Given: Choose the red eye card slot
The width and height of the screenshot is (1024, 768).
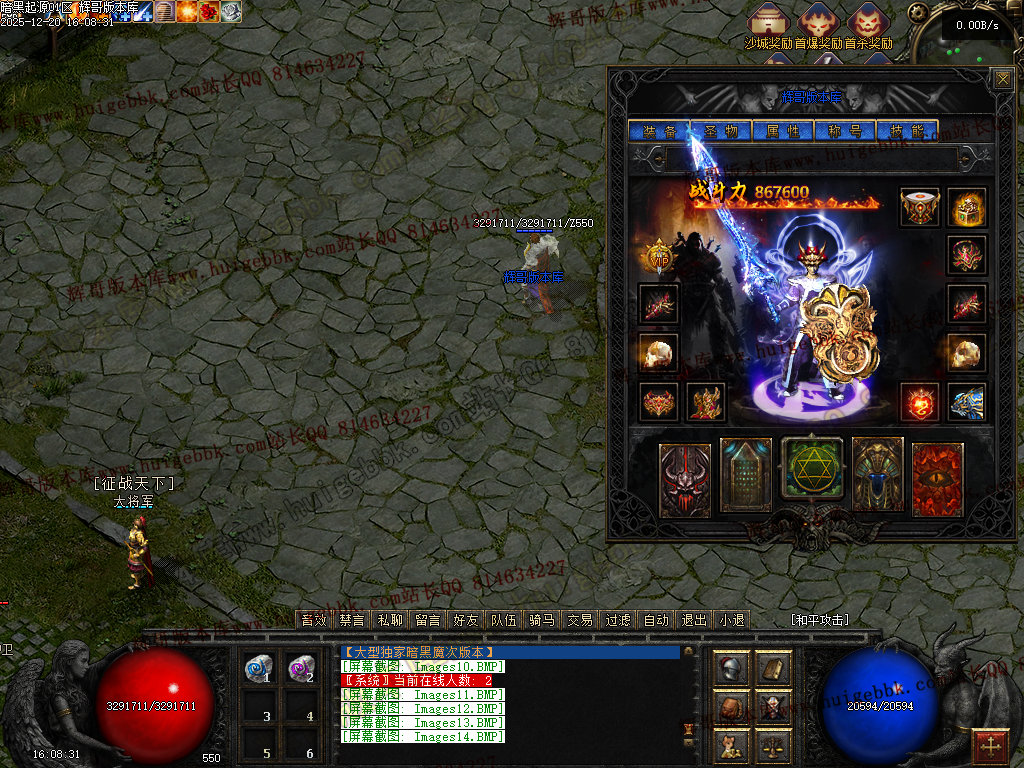Looking at the screenshot, I should [937, 479].
